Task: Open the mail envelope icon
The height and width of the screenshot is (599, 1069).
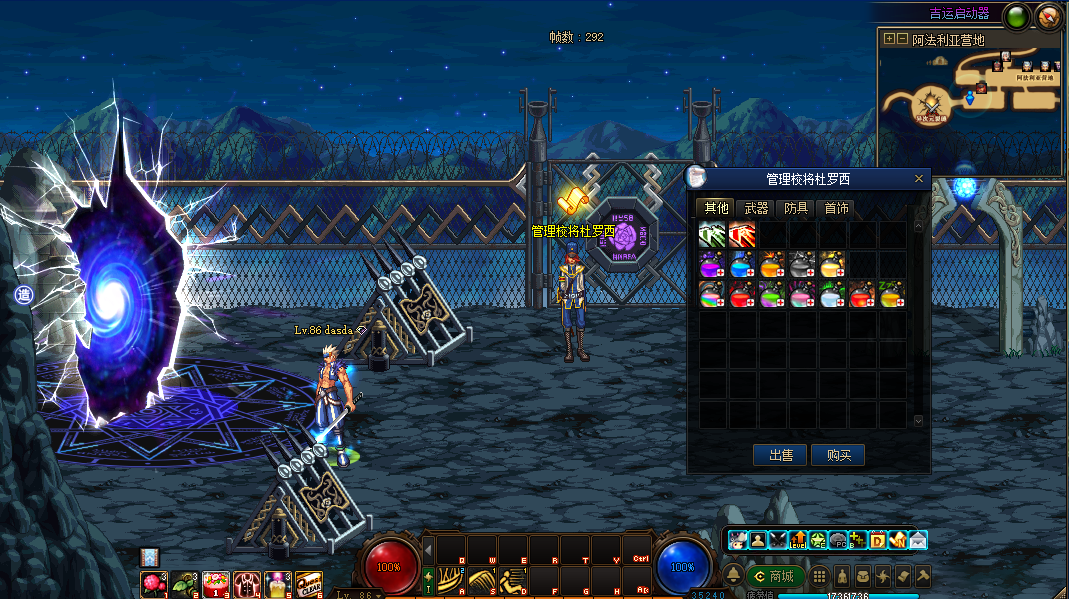Action: (x=918, y=541)
